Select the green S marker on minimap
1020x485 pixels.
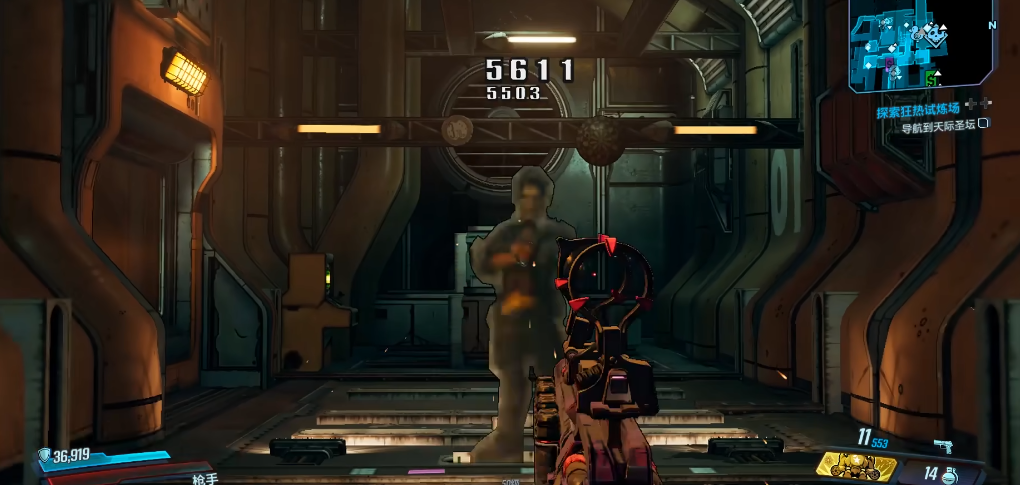(x=932, y=78)
